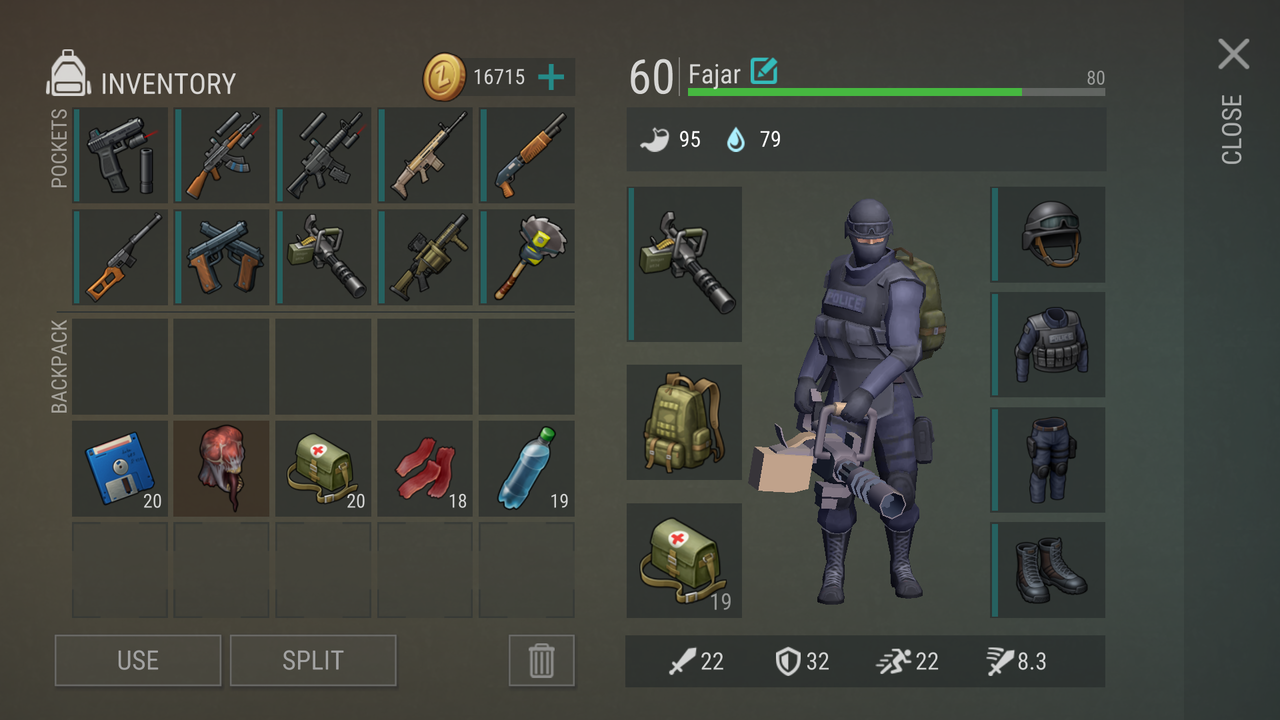This screenshot has height=720, width=1280.
Task: Select the pistol with silencer in pockets
Action: pyautogui.click(x=121, y=156)
